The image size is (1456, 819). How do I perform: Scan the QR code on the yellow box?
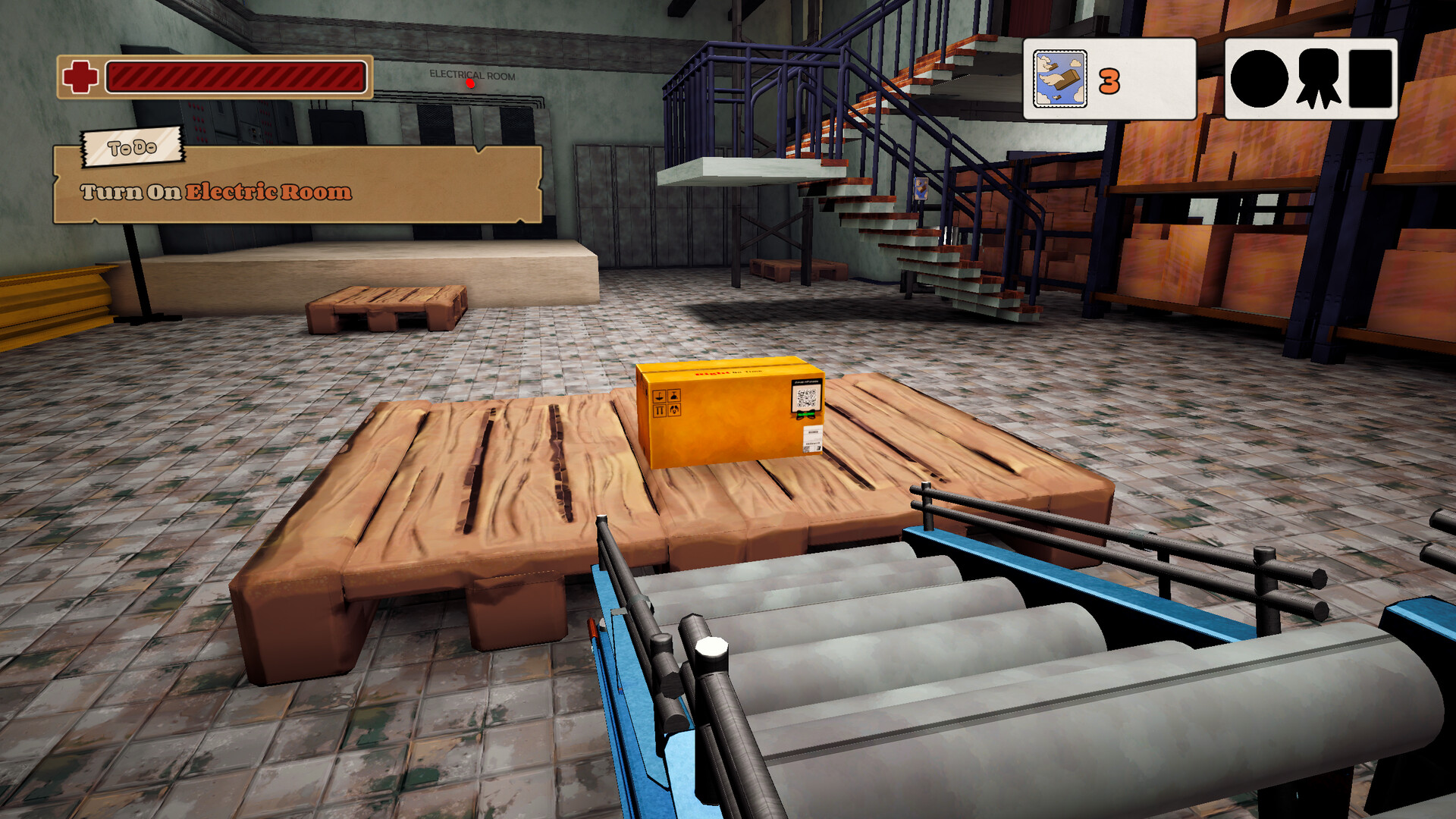[x=805, y=398]
